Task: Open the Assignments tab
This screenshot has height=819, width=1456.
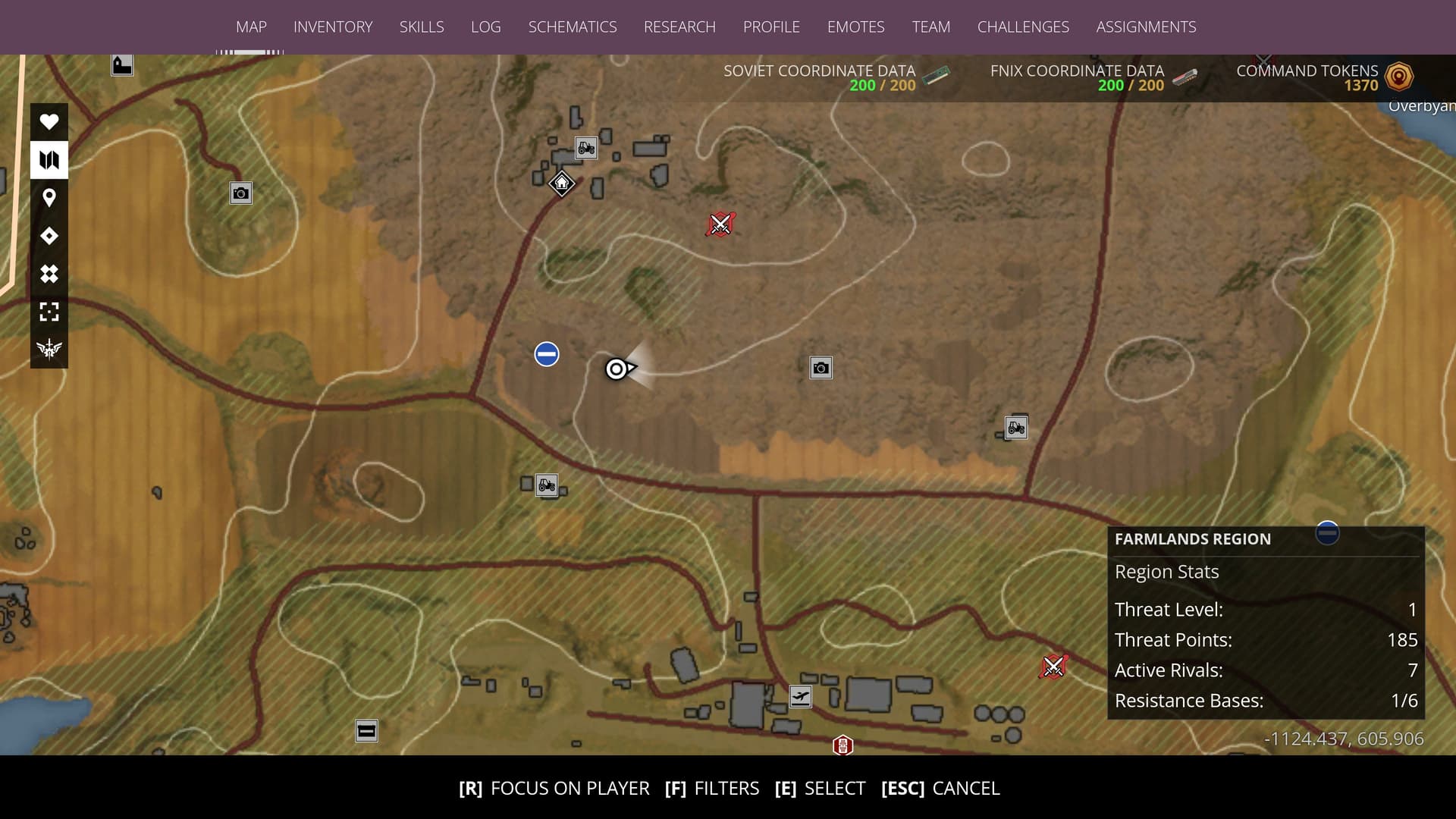Action: click(x=1146, y=27)
